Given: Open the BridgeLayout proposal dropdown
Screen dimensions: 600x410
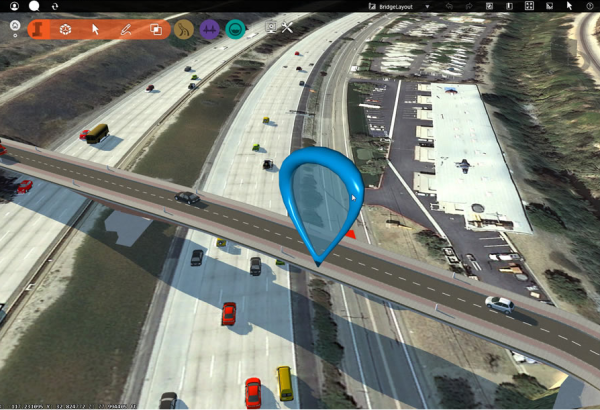Looking at the screenshot, I should click(x=429, y=6).
